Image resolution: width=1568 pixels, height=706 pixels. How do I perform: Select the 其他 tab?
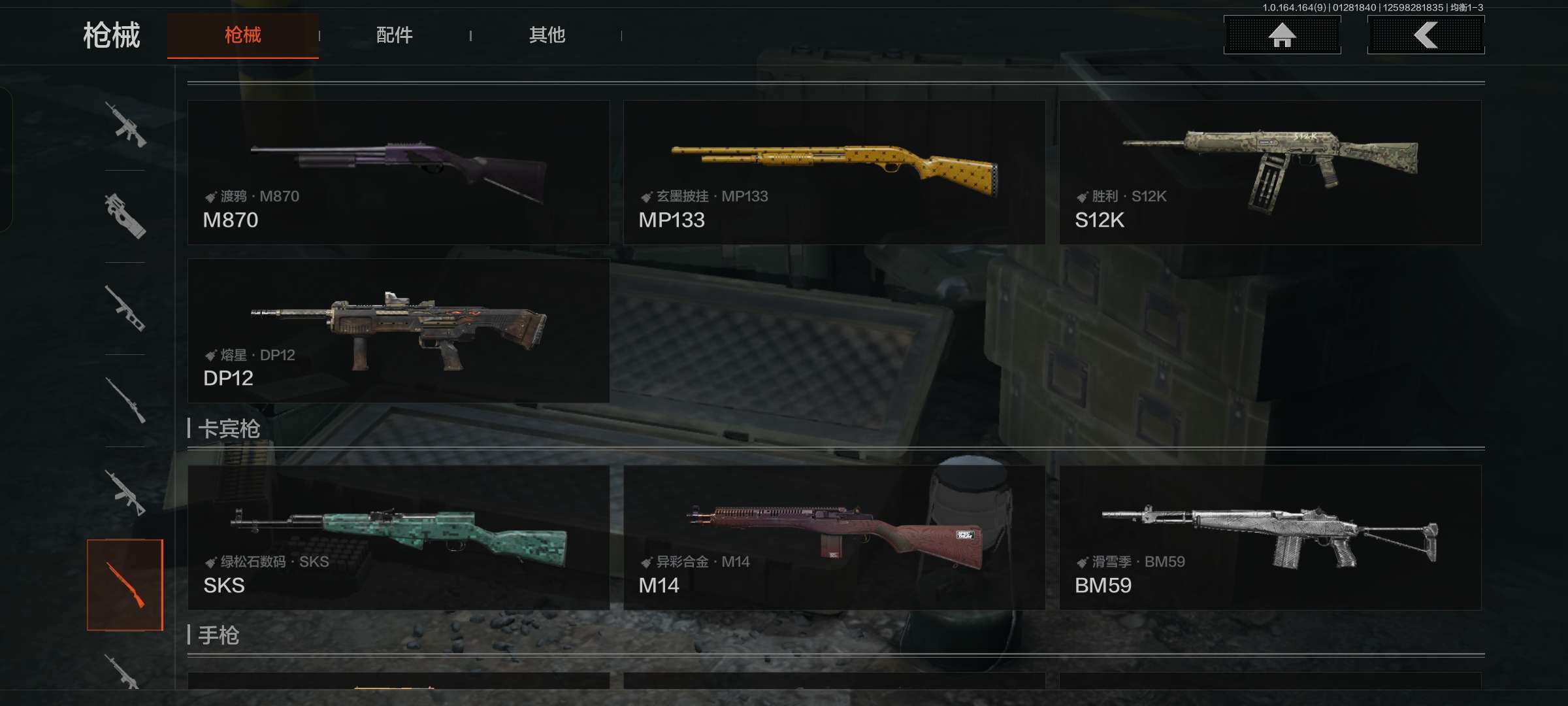[x=547, y=35]
